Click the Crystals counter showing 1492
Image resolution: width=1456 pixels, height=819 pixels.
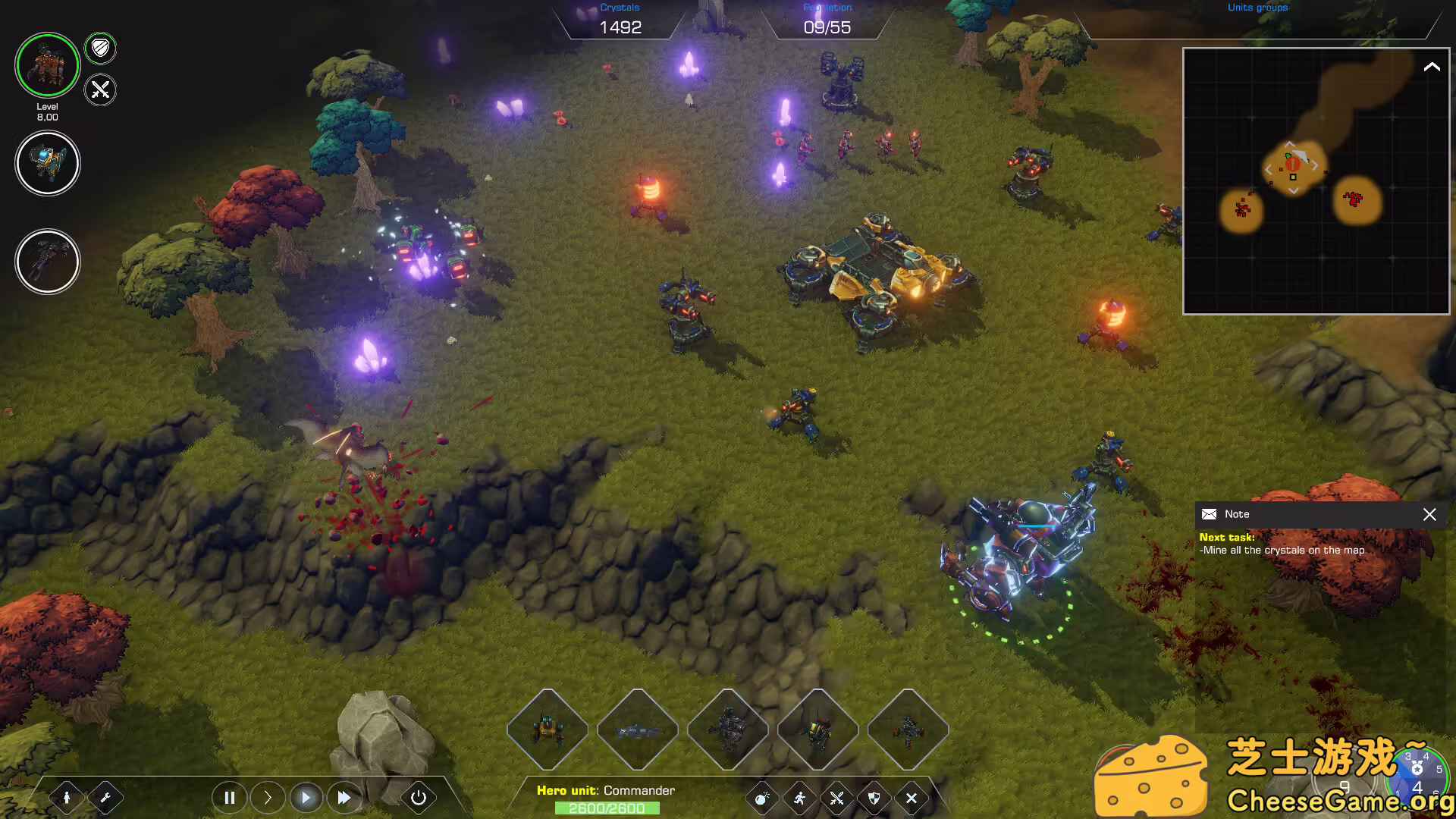coord(620,27)
